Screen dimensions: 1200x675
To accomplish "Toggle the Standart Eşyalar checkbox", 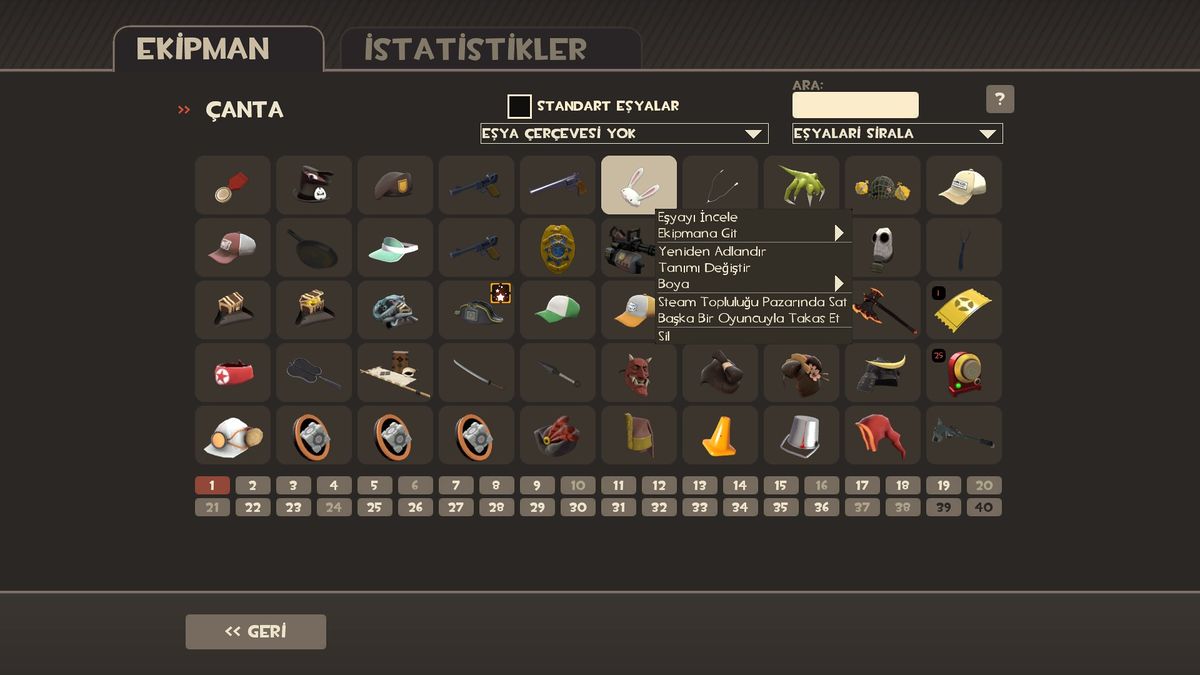I will pos(519,106).
